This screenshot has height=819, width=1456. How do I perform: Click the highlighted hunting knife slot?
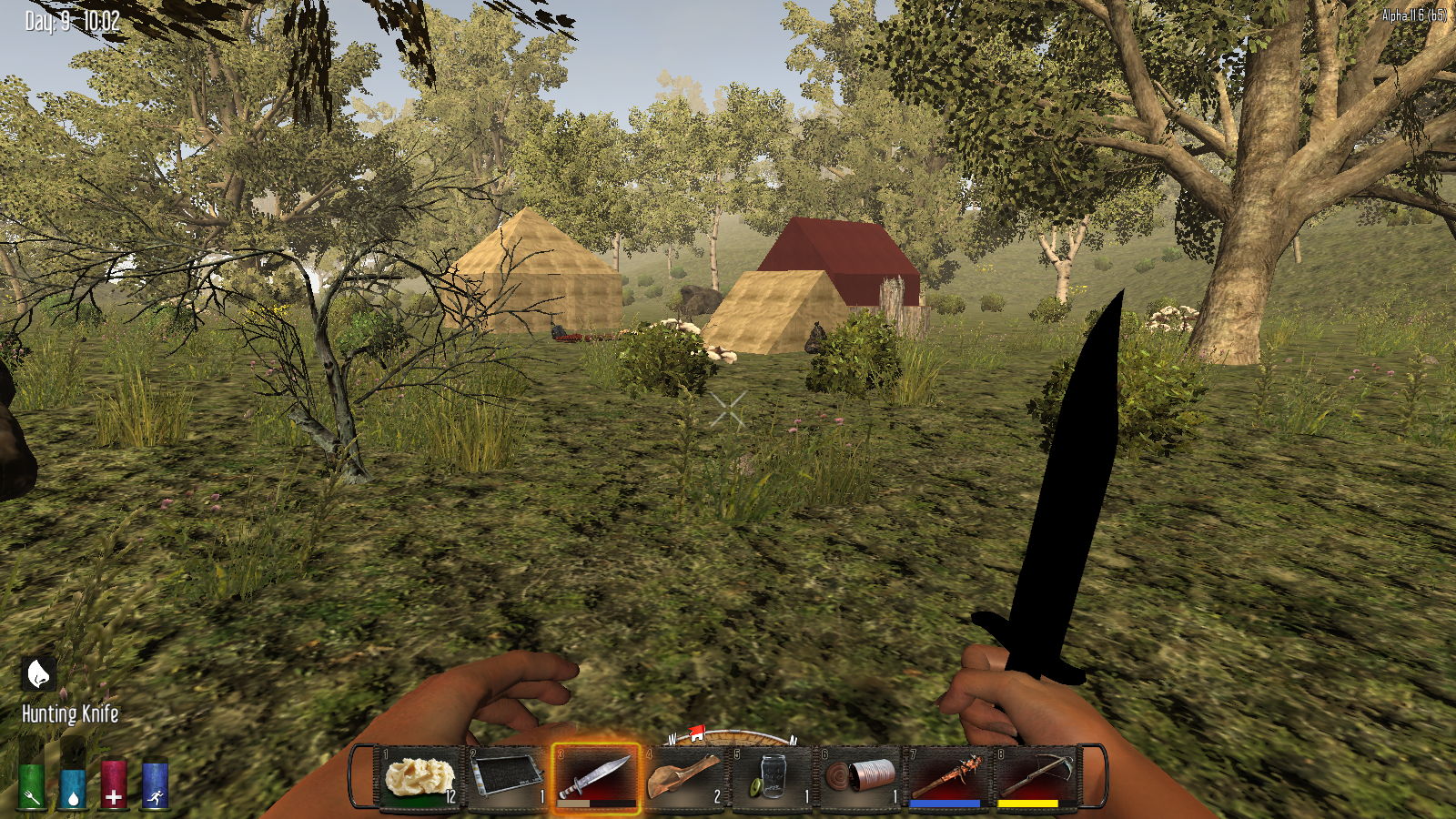tap(595, 778)
